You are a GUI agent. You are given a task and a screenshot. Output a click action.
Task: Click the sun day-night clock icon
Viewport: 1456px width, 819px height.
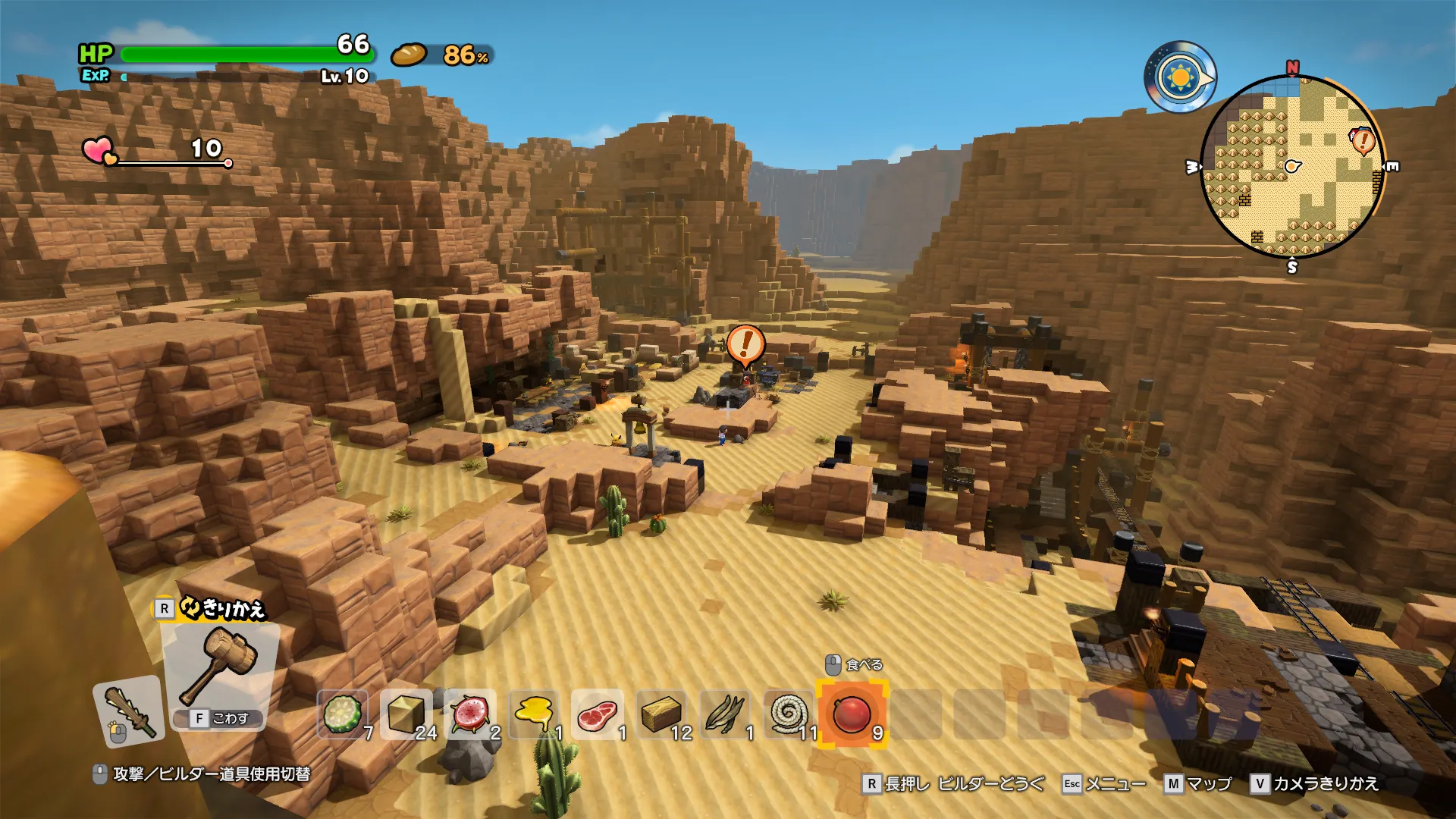coord(1180,77)
